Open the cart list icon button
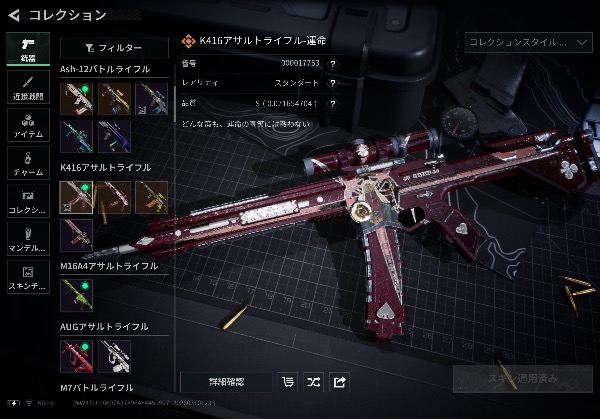 pos(288,381)
